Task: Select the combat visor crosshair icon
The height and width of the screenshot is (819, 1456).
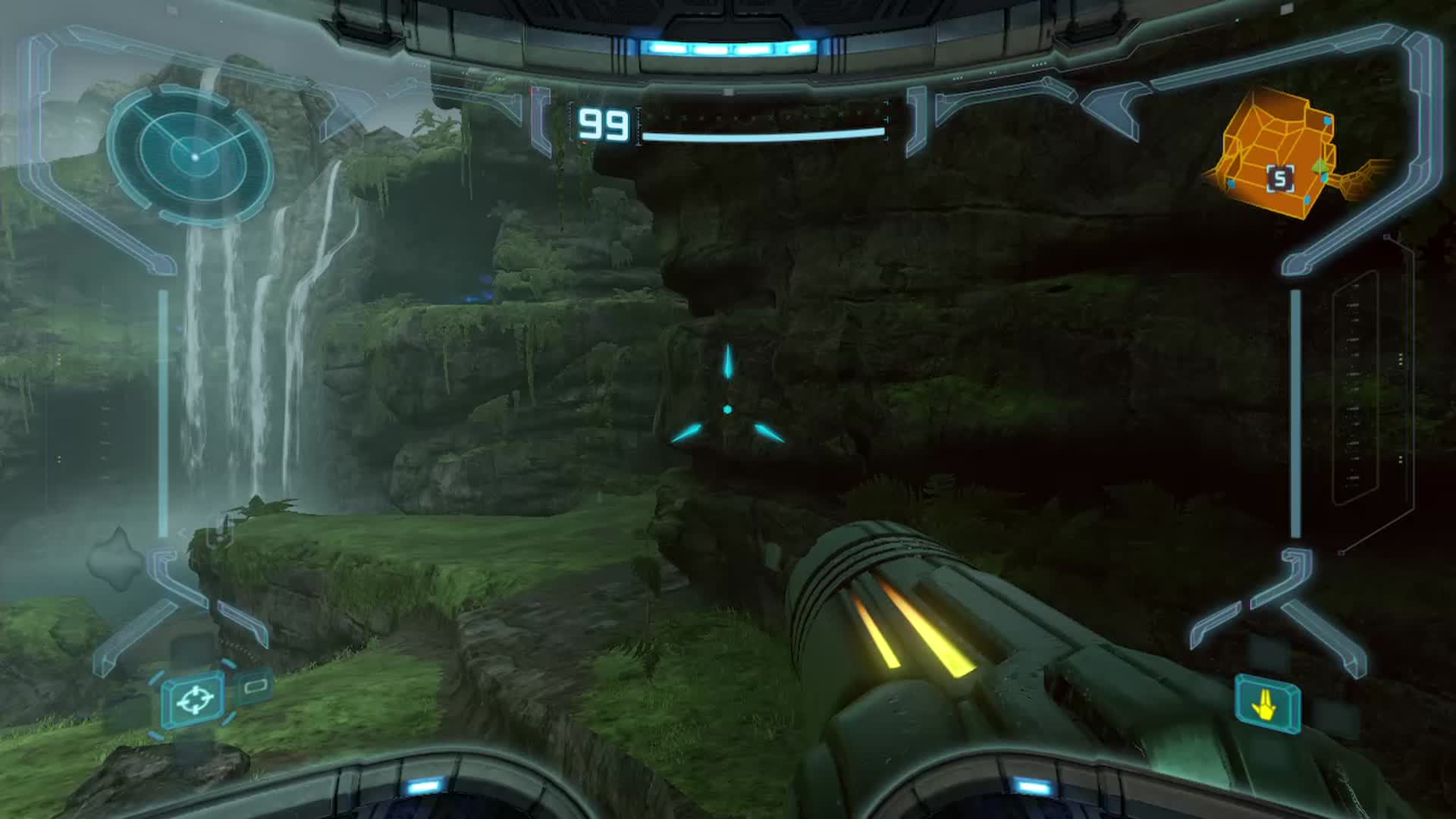Action: (194, 700)
